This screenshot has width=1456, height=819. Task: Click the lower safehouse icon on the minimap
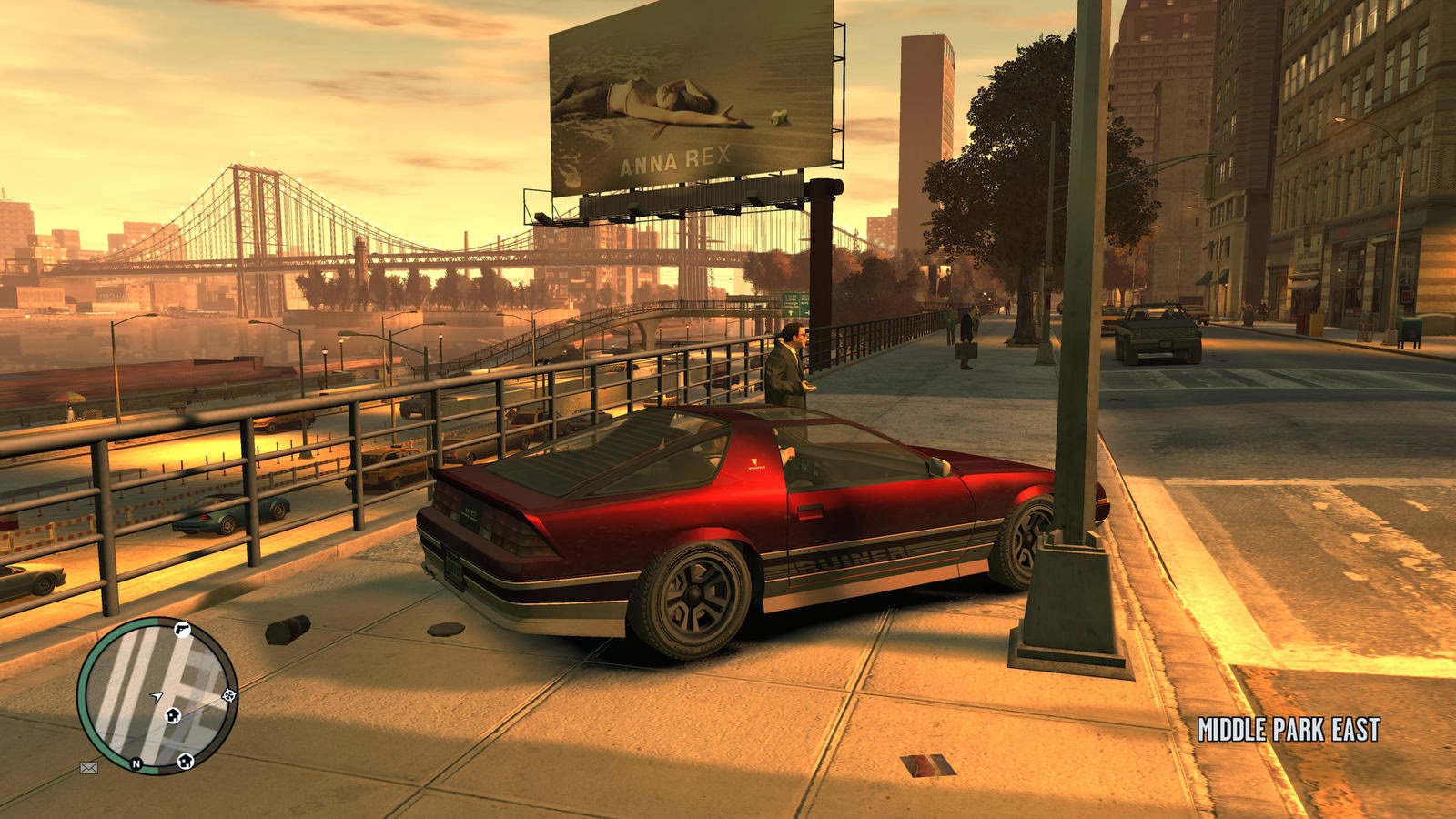186,762
